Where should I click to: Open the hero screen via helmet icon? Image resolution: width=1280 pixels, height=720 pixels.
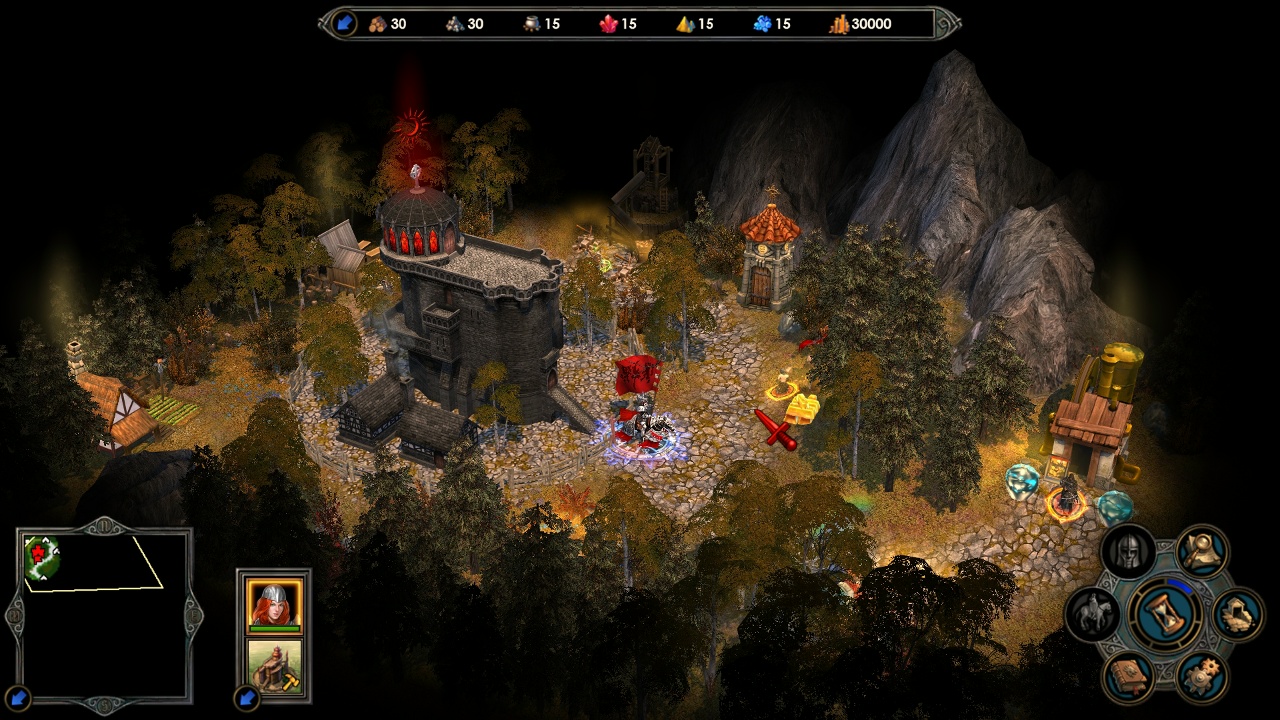(x=1128, y=552)
